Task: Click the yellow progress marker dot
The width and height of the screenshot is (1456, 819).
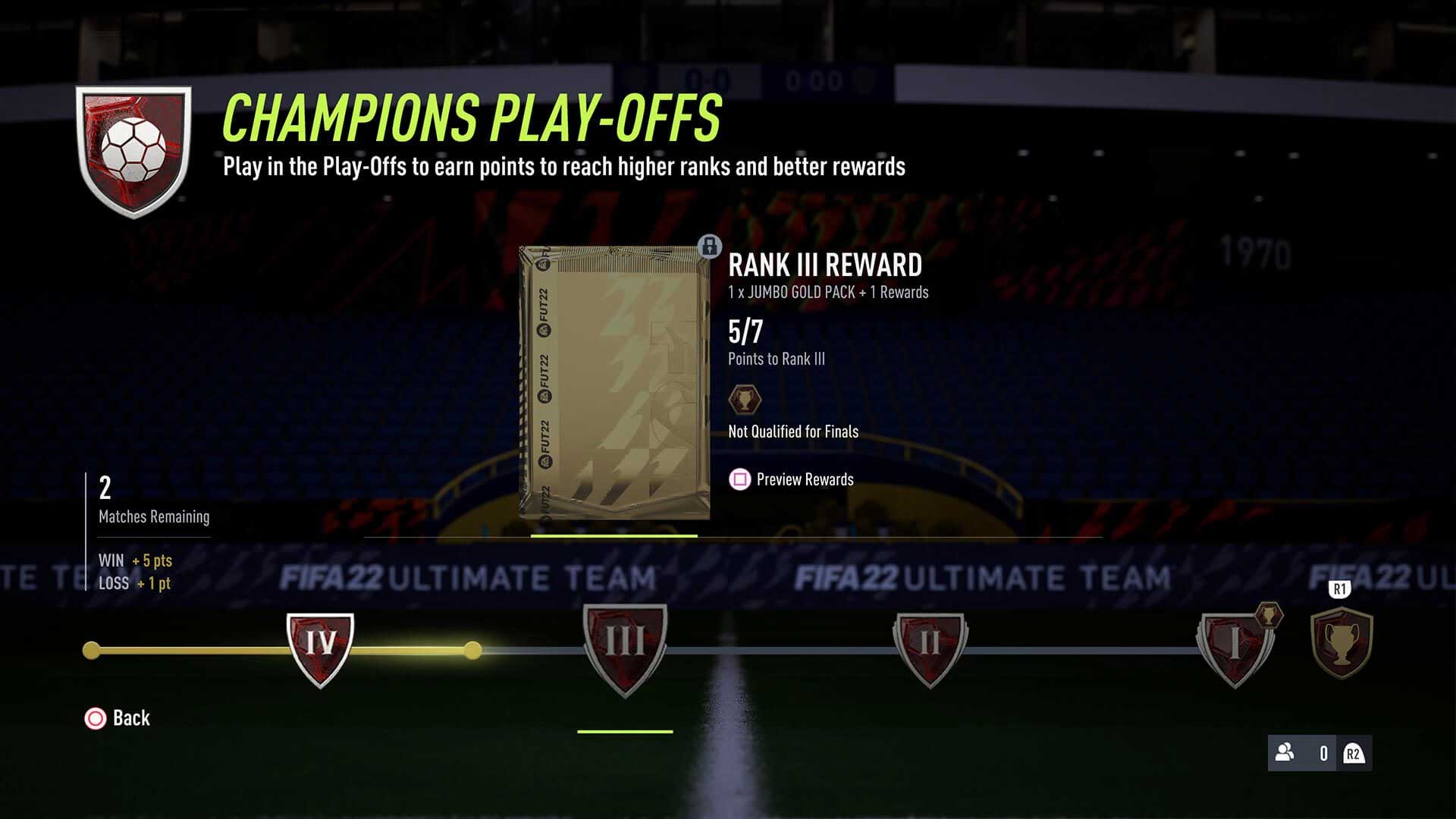Action: tap(474, 648)
